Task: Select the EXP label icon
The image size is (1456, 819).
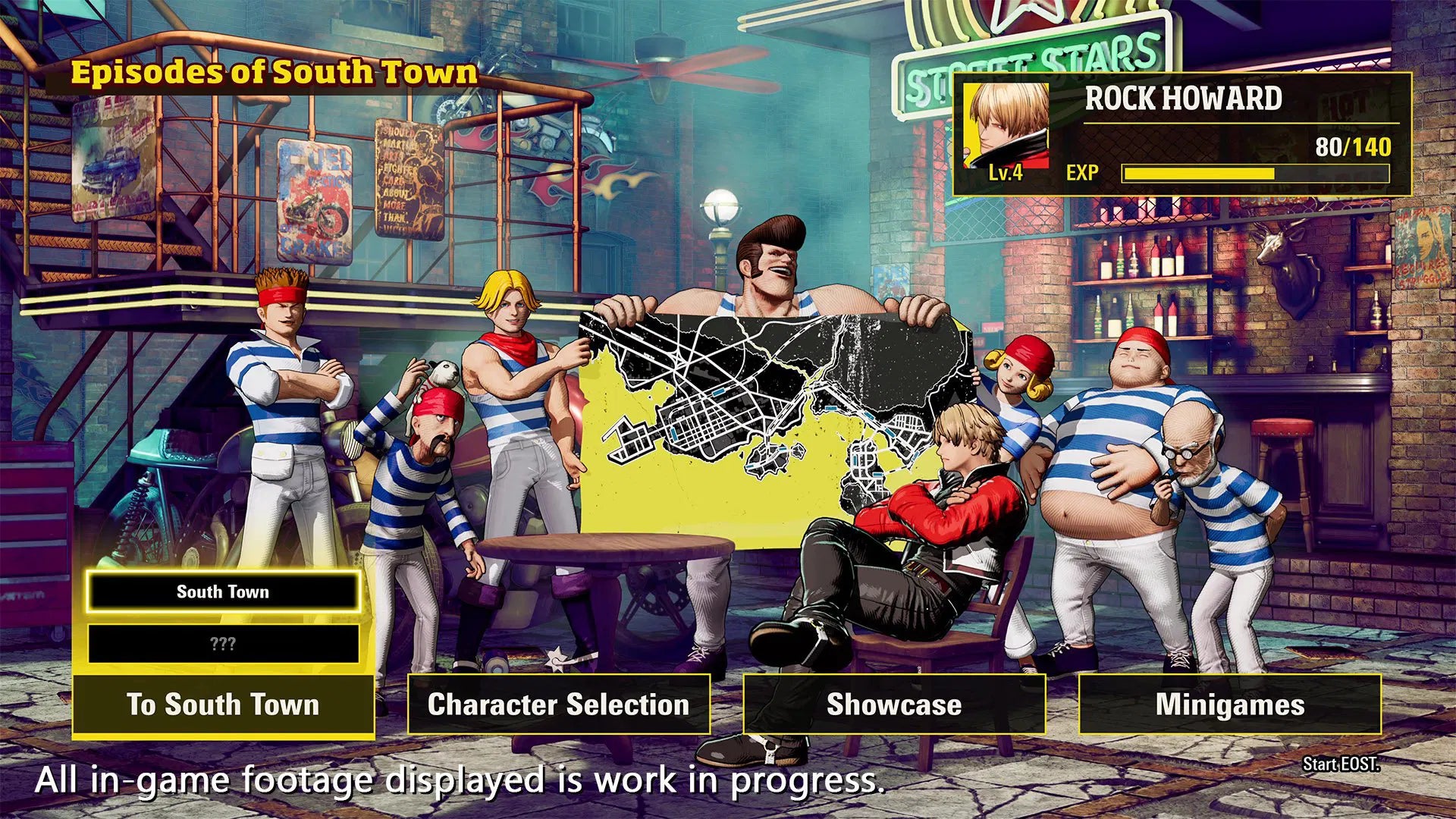Action: pos(1084,173)
